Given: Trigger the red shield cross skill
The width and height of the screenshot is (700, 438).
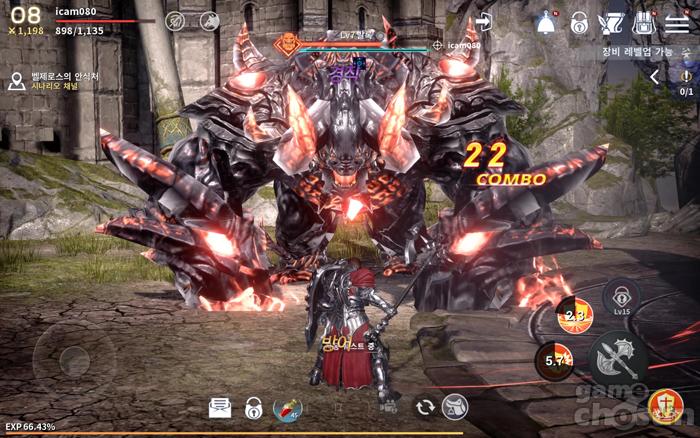Looking at the screenshot, I should (x=664, y=406).
